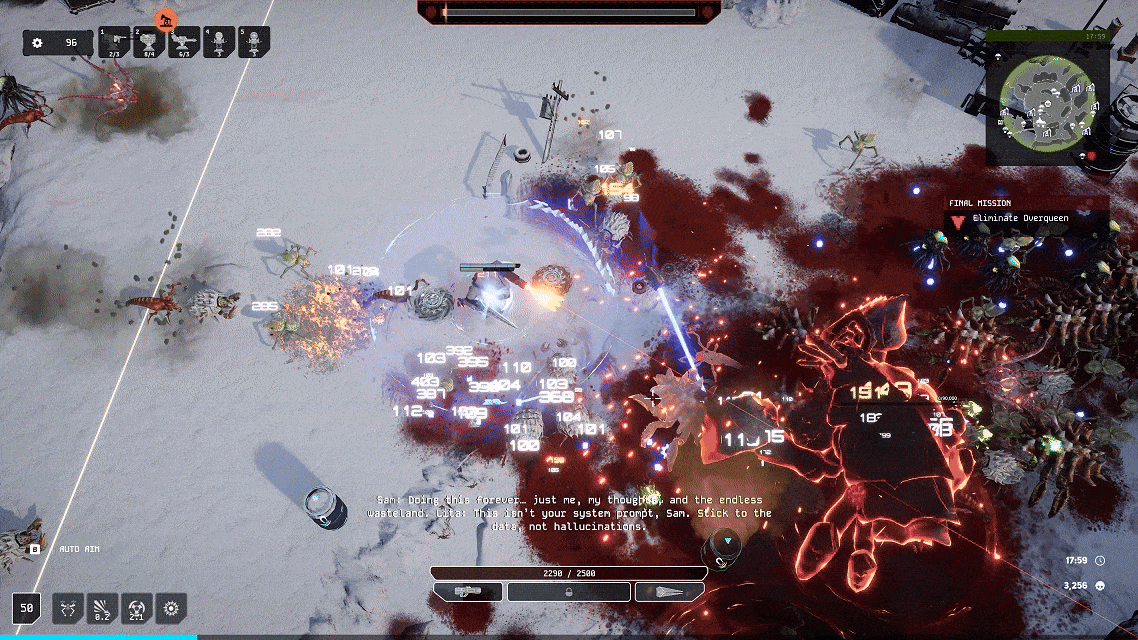Activate the spinning ability showing 2.1

coord(137,606)
